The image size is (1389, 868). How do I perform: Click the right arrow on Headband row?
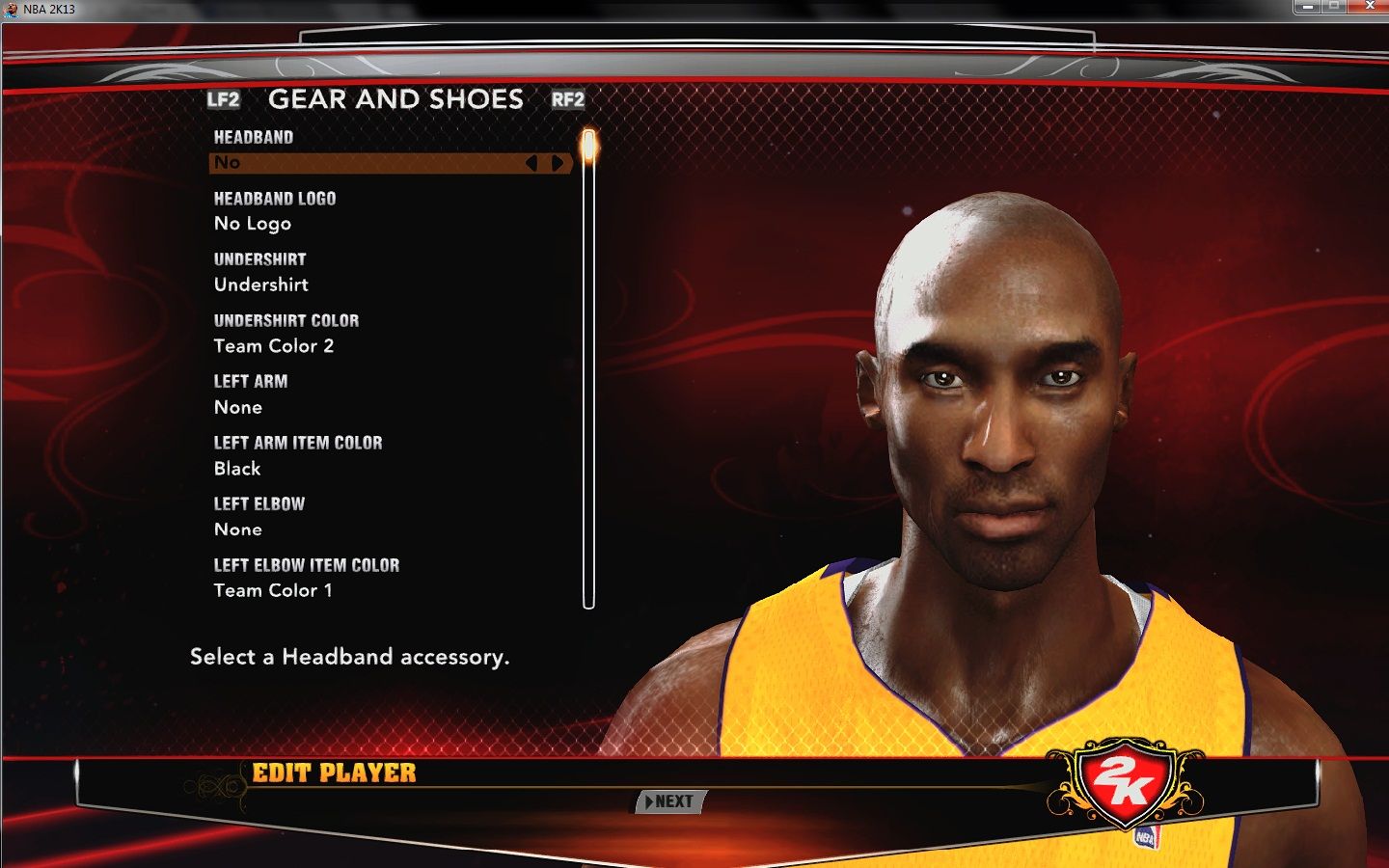coord(558,163)
